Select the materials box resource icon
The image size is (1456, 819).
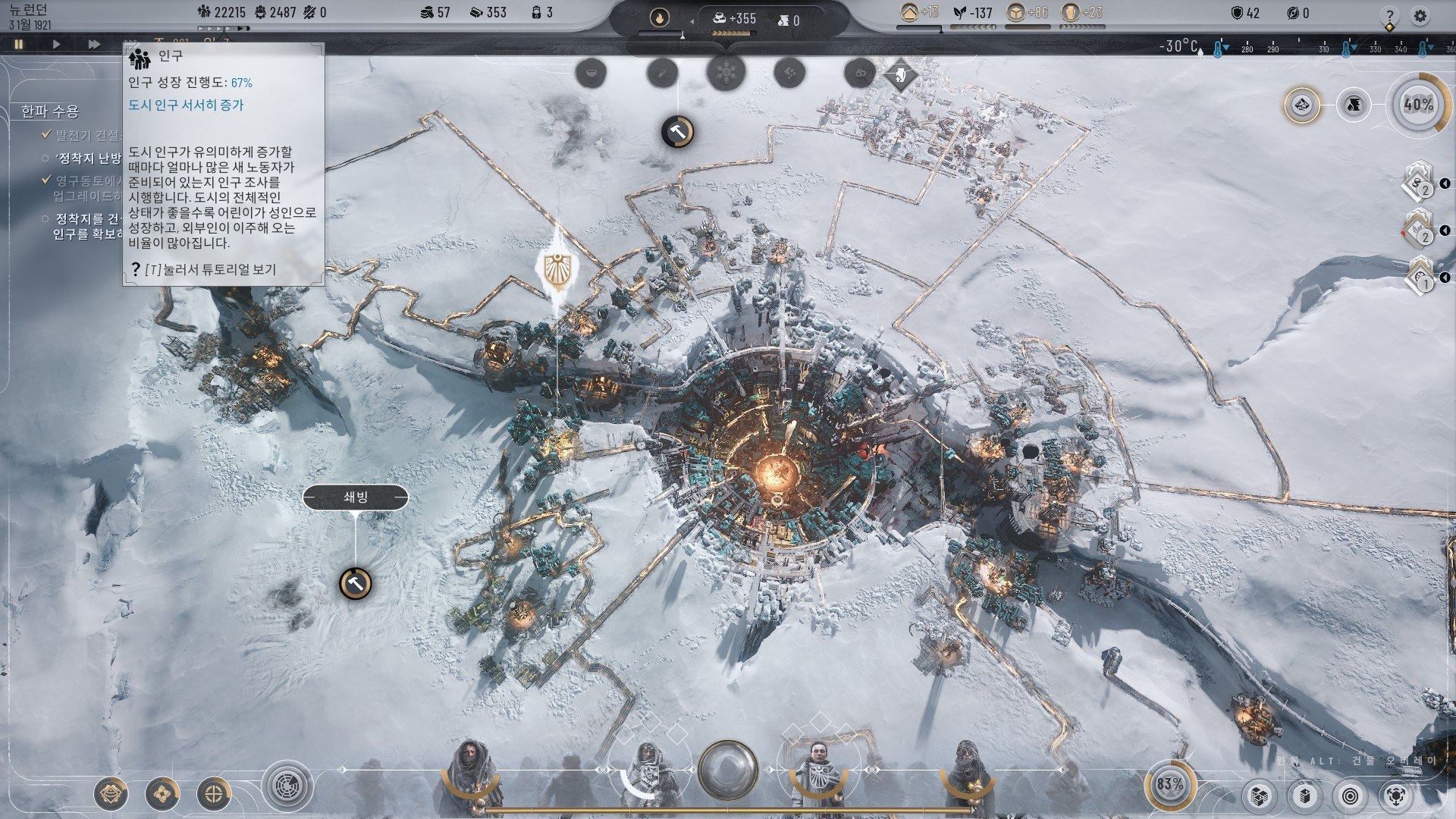point(1016,12)
